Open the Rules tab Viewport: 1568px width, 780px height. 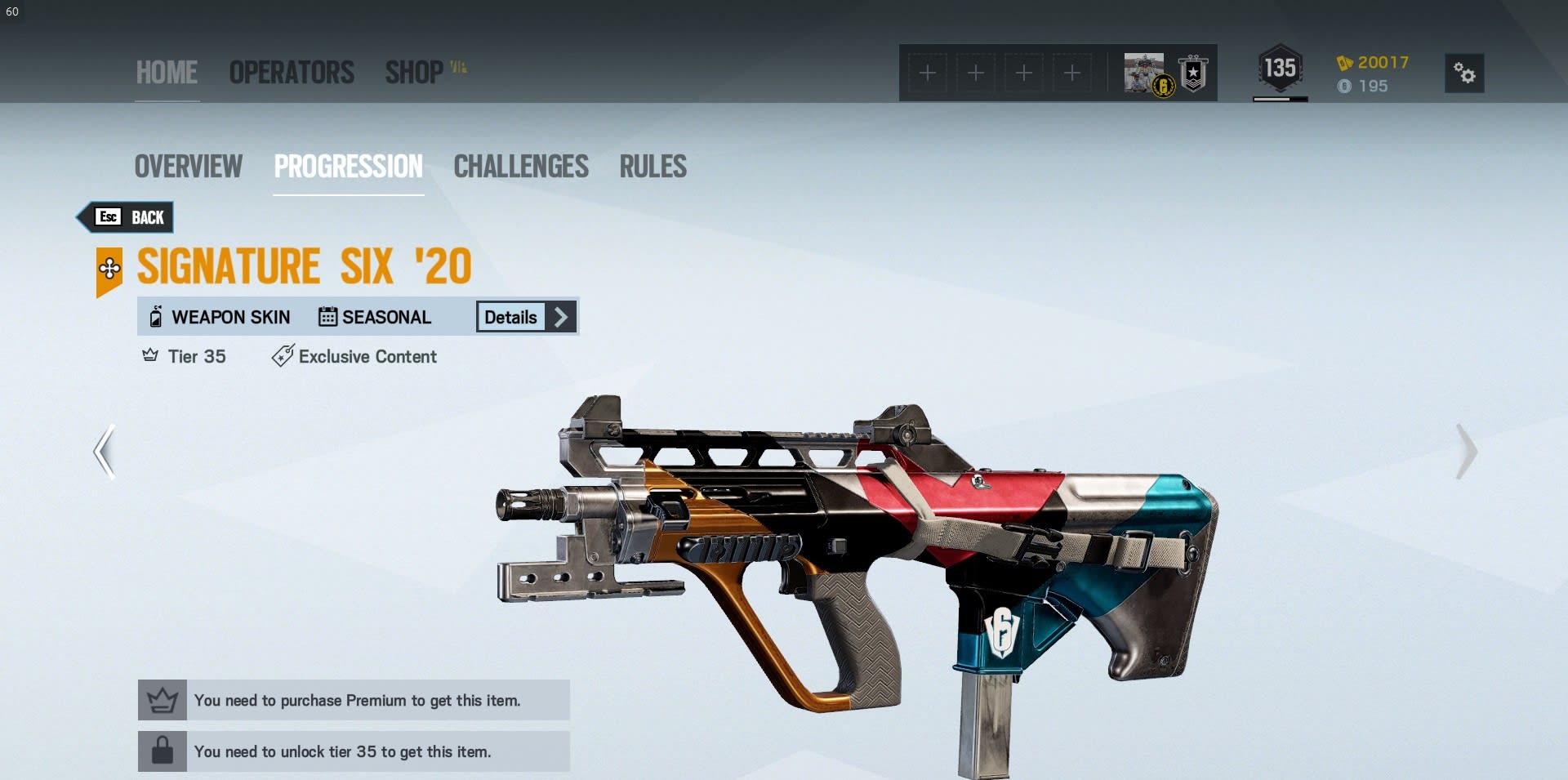click(x=653, y=167)
